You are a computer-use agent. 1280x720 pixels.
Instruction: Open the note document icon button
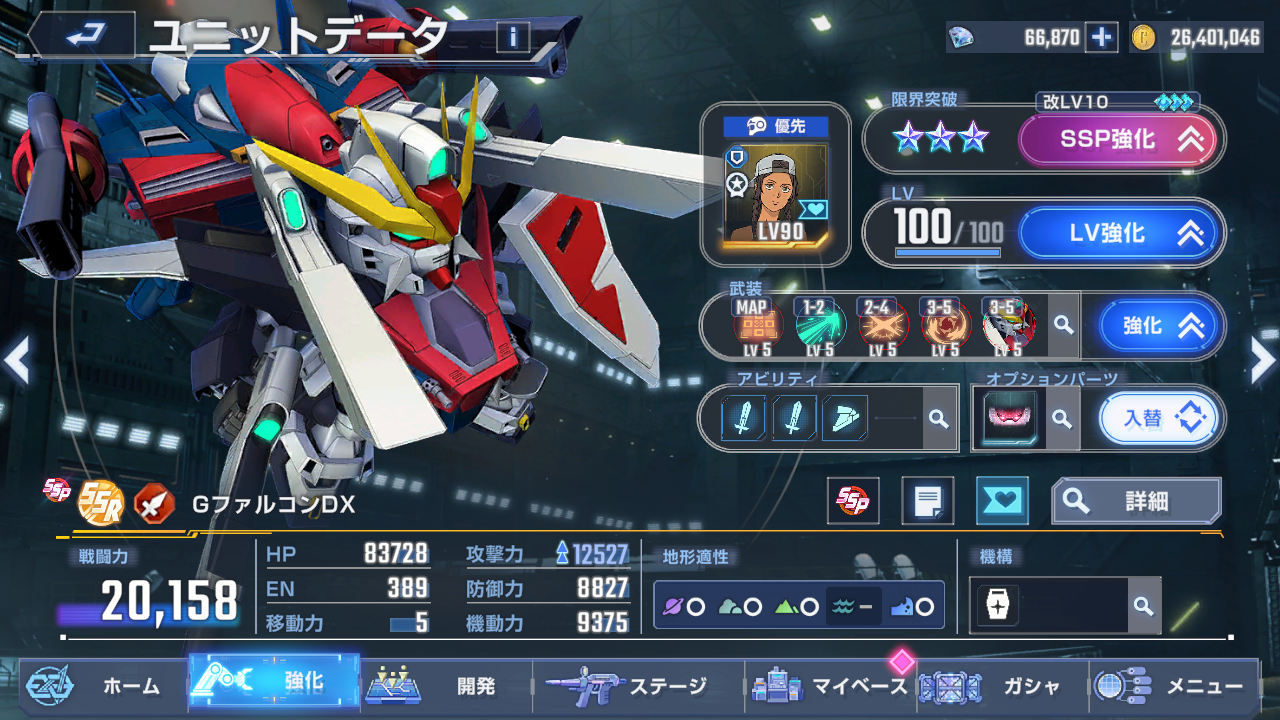tap(927, 501)
